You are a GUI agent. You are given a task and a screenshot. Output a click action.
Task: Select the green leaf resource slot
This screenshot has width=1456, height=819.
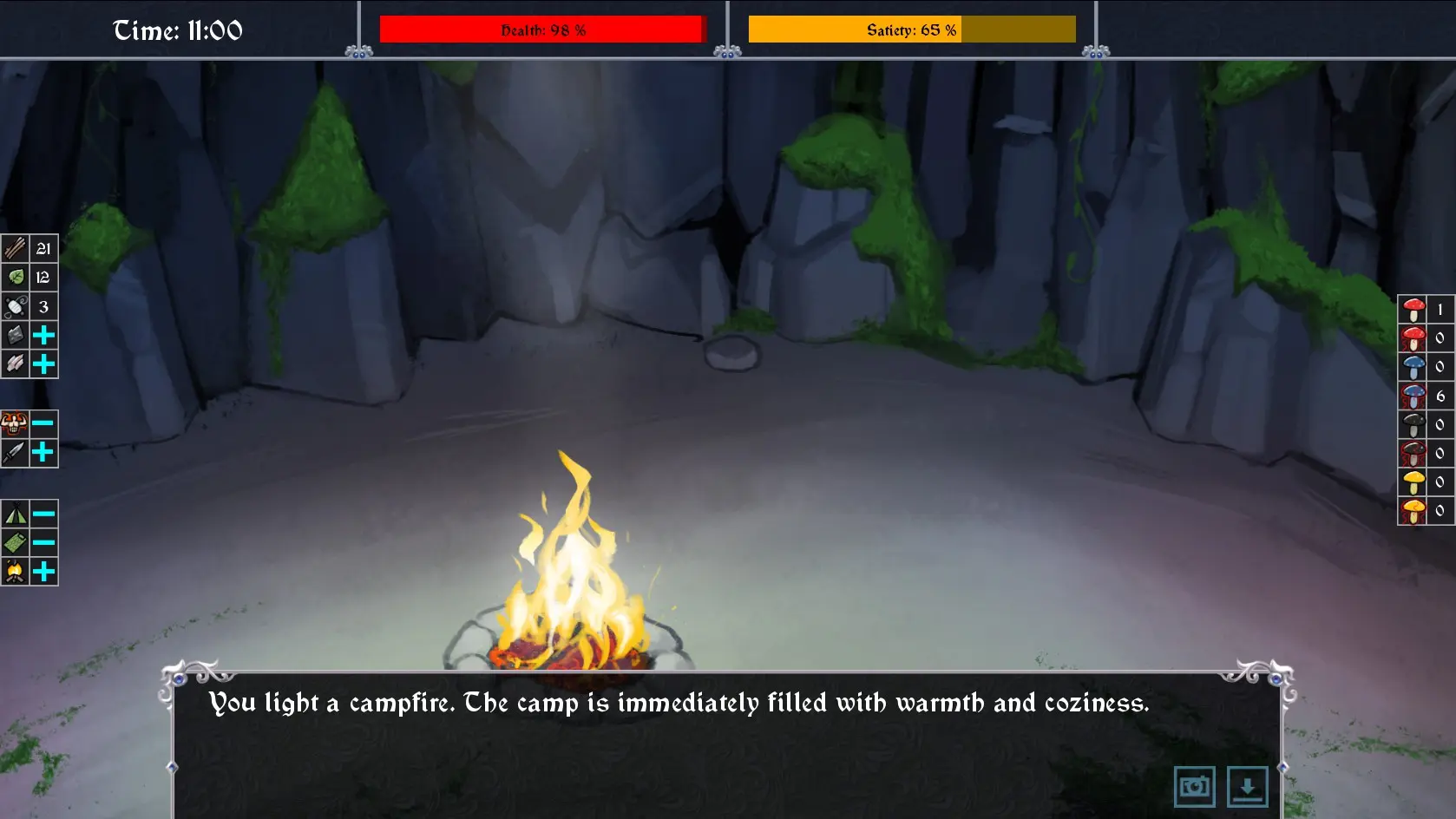coord(16,278)
